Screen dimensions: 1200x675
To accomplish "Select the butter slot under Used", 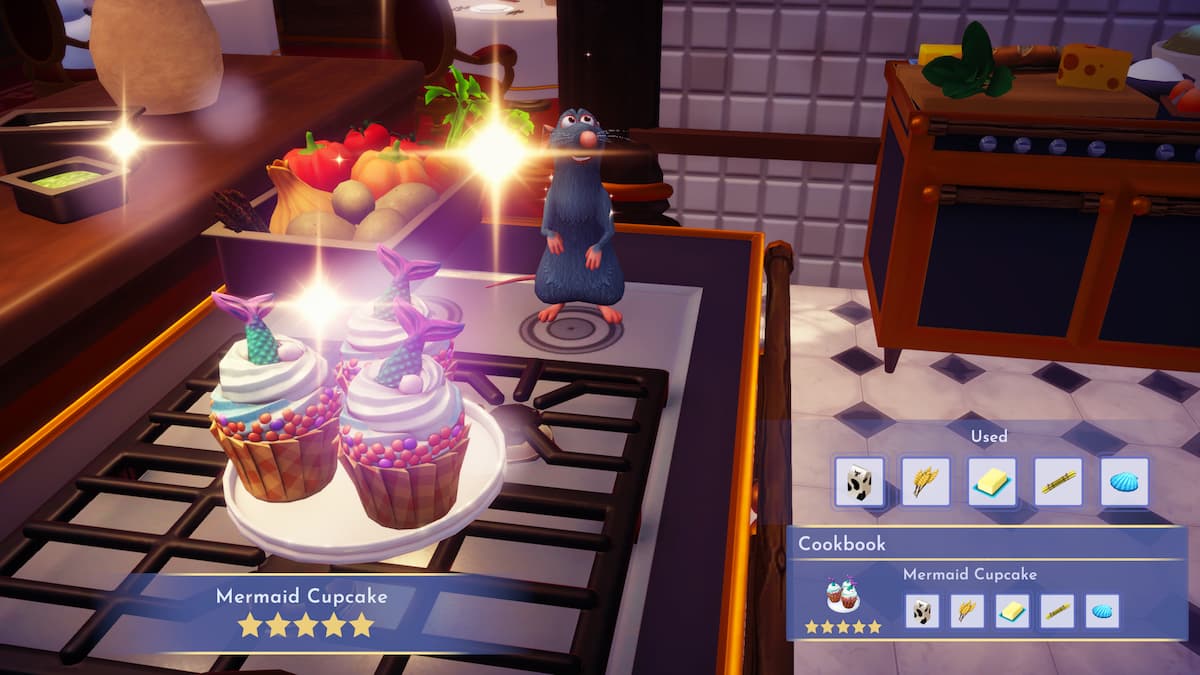I will (992, 482).
